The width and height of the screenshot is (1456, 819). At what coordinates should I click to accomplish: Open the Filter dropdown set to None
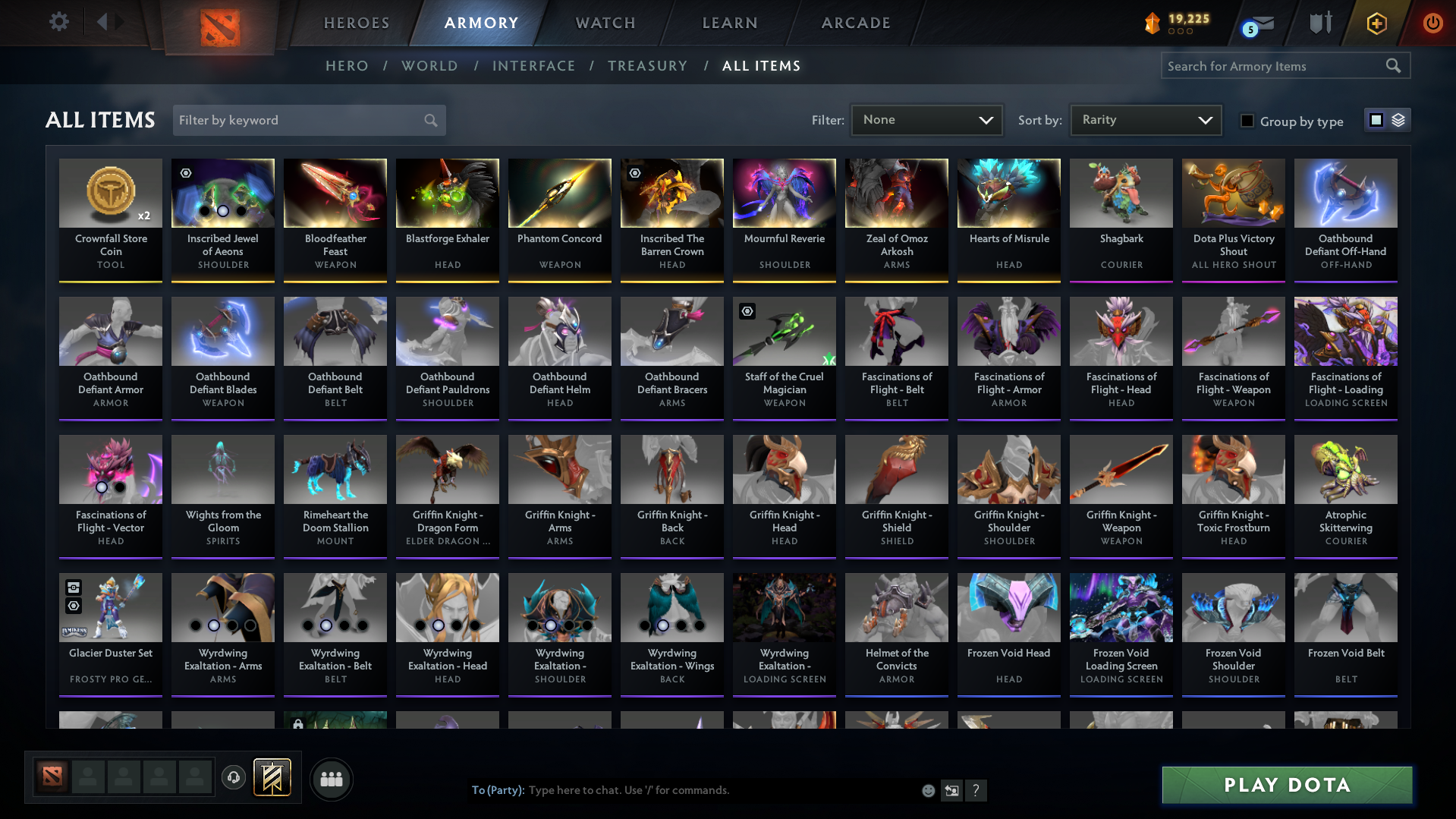tap(926, 119)
